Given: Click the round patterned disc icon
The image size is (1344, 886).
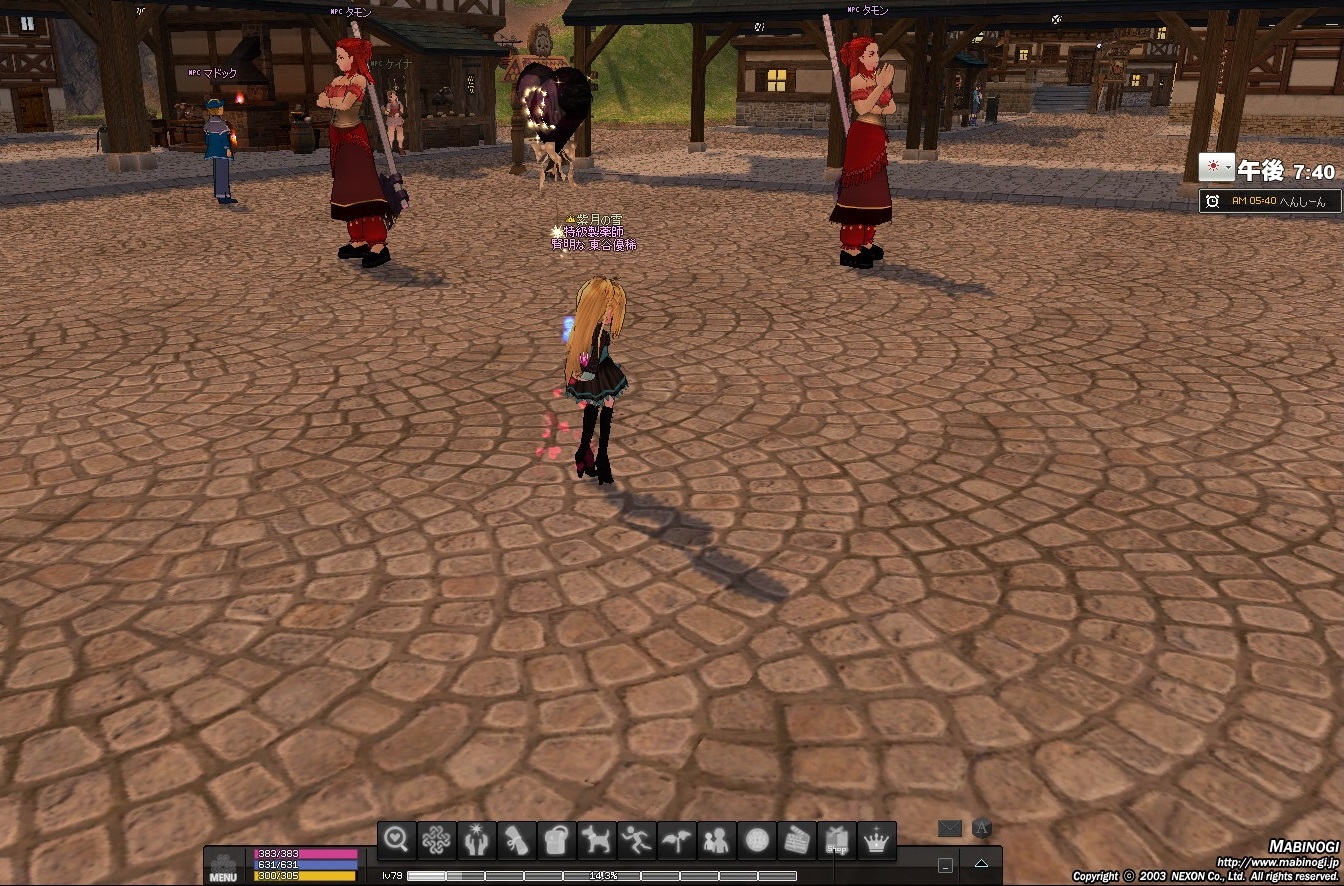Looking at the screenshot, I should 757,841.
